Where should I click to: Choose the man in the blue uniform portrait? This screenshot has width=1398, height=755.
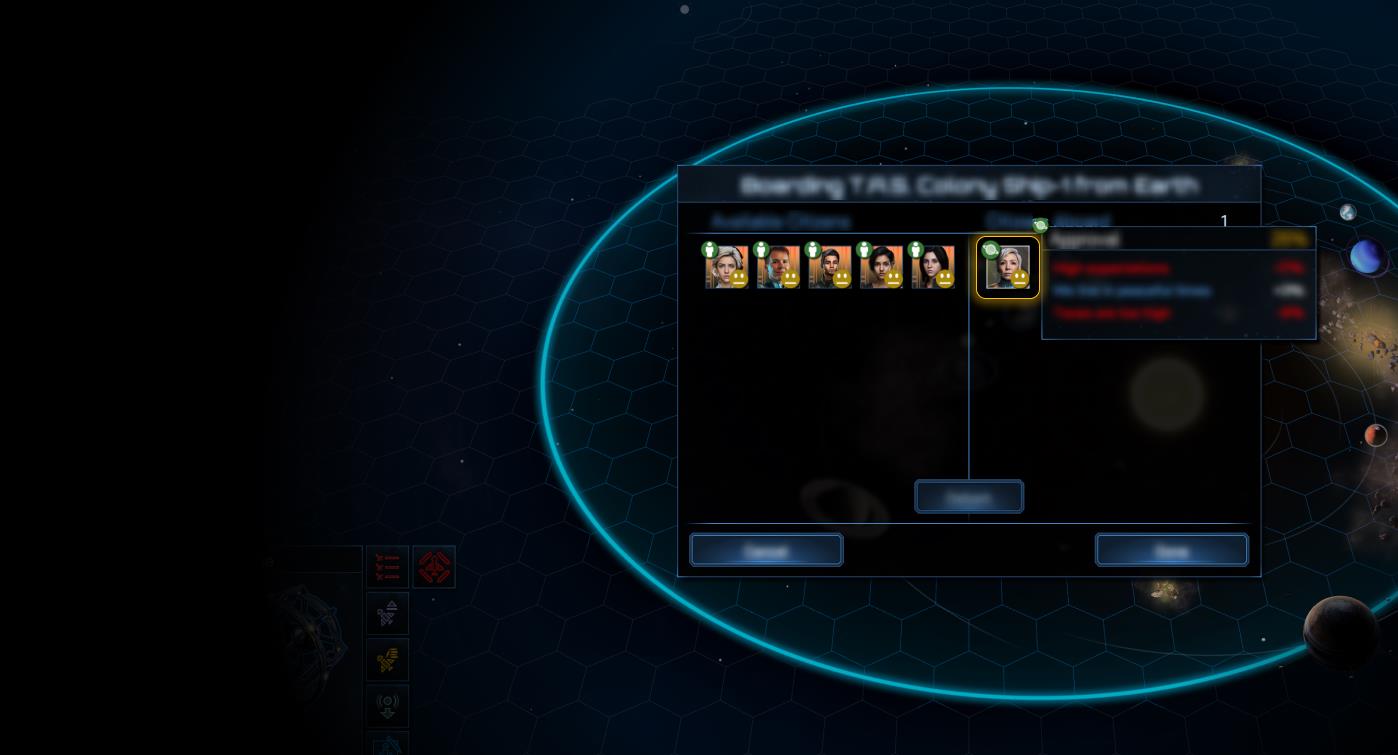pyautogui.click(x=778, y=267)
